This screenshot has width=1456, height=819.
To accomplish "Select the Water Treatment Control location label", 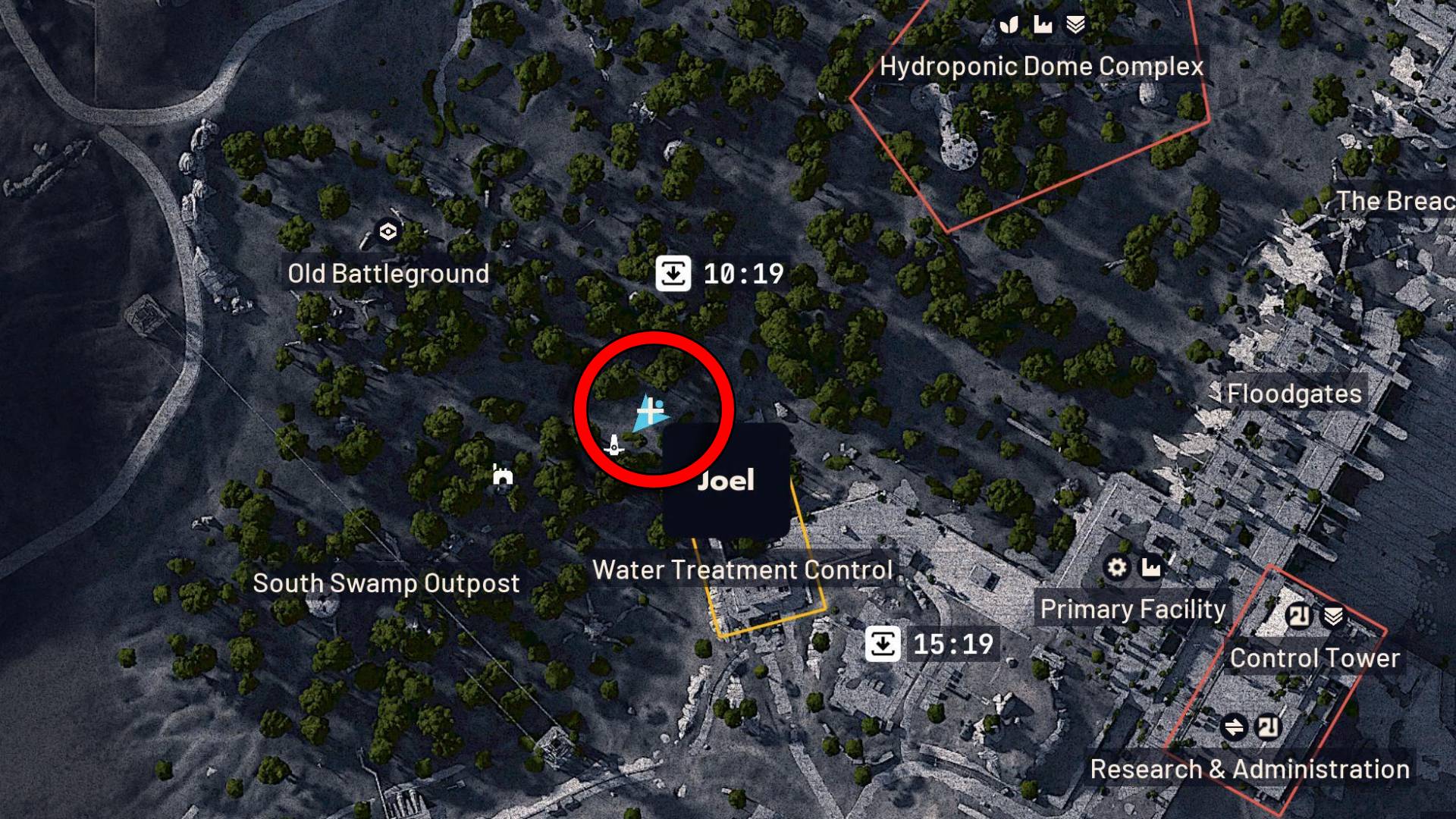I will pos(743,570).
